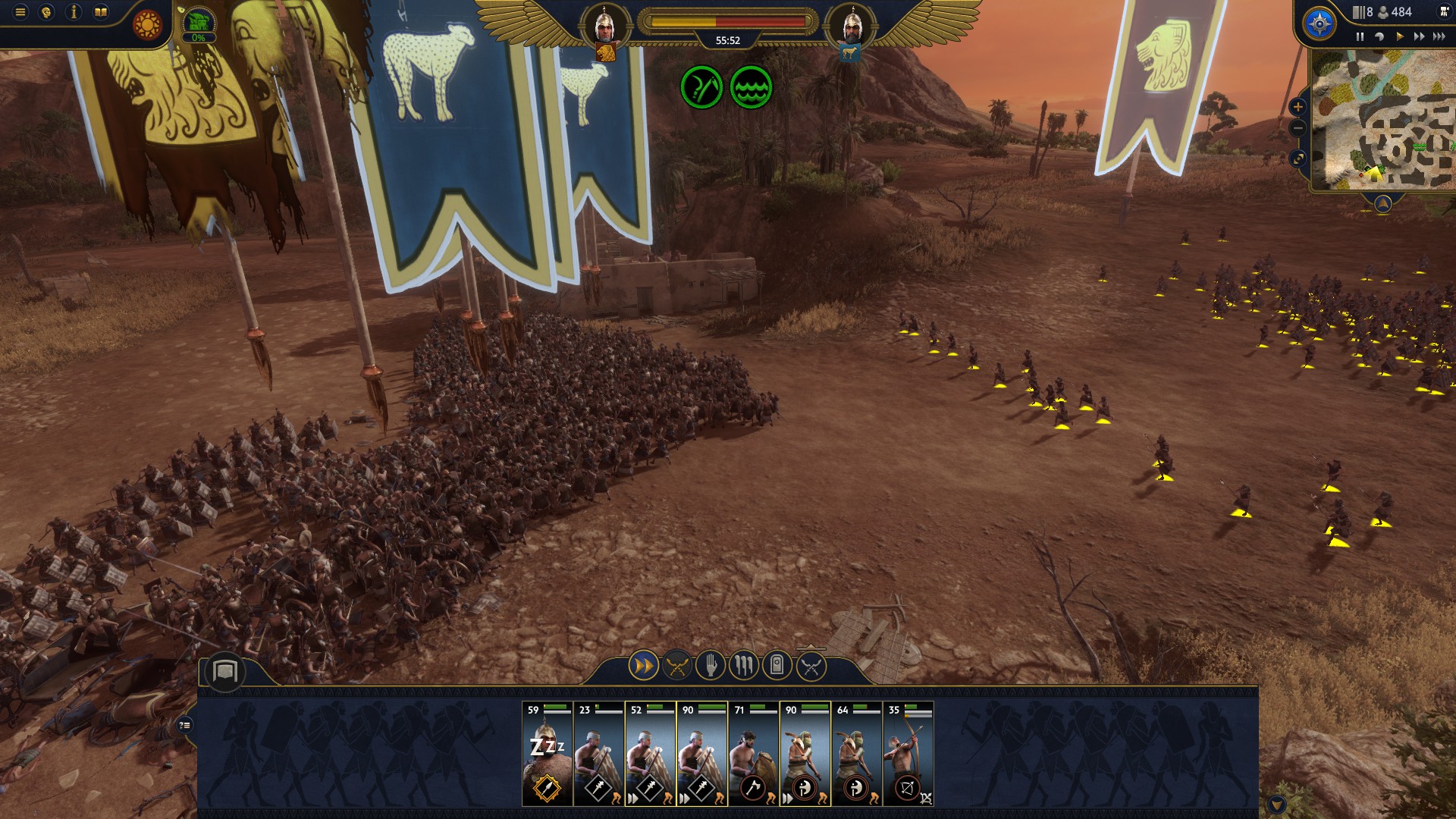The width and height of the screenshot is (1456, 819).
Task: Click the blue compass button beside the minimap
Action: coord(1319,24)
